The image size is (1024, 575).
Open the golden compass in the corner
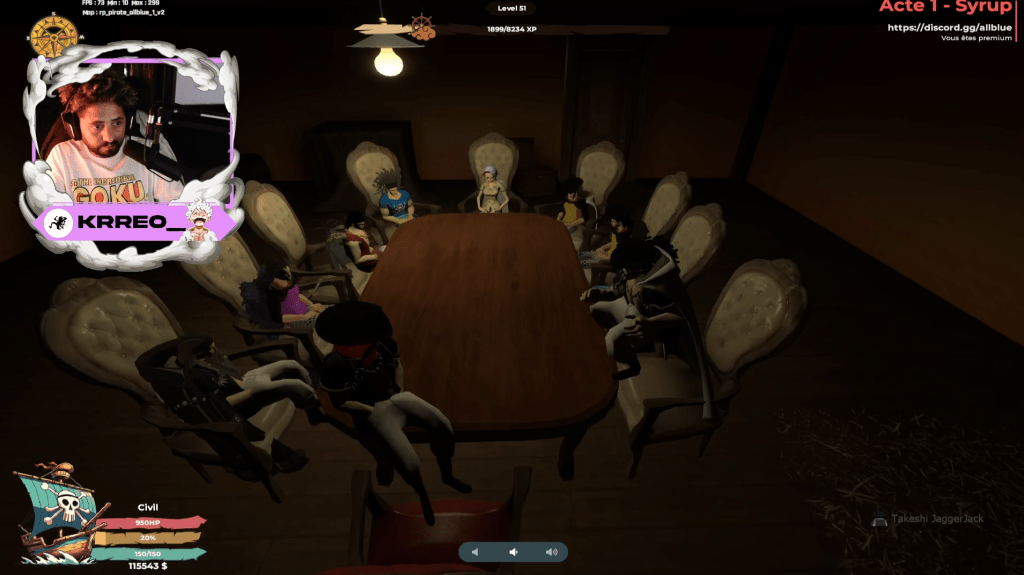(54, 37)
